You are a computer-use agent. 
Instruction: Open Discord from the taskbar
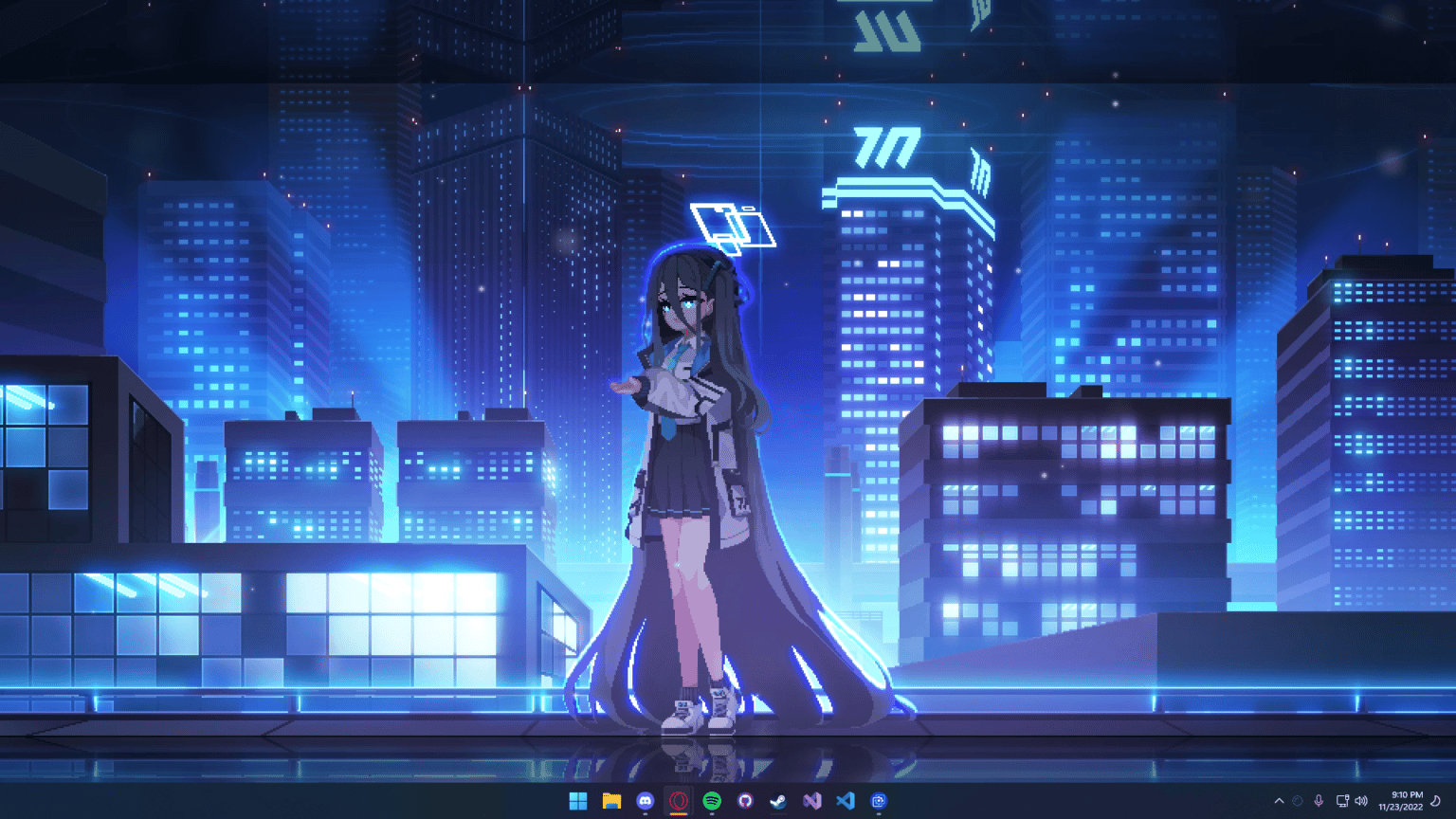pyautogui.click(x=645, y=801)
